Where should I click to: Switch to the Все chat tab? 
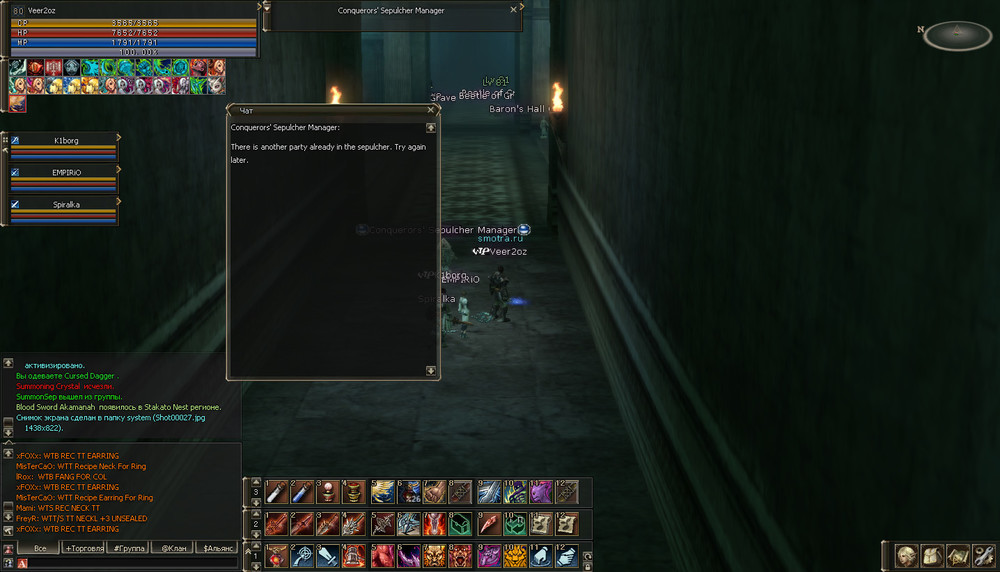click(x=39, y=548)
